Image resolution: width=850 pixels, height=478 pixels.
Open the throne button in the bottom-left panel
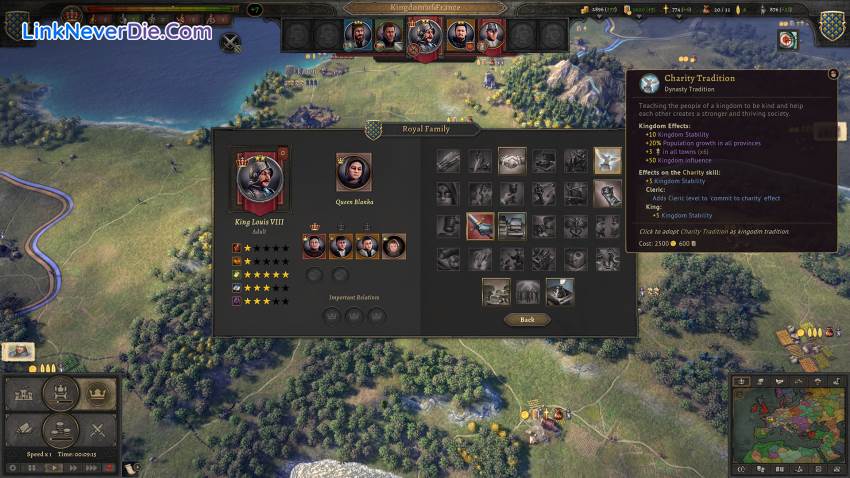click(60, 394)
